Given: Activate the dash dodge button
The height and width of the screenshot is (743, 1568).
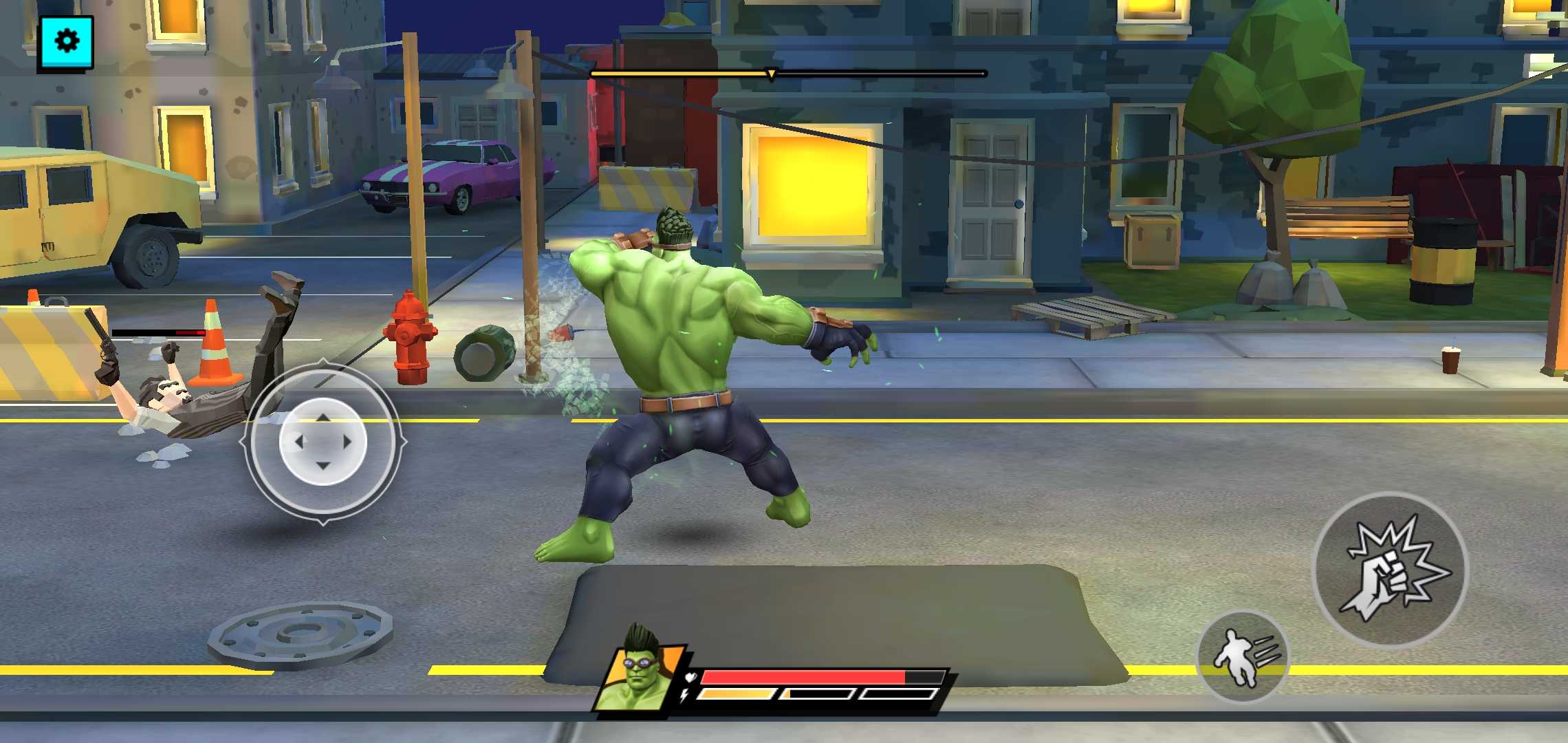Looking at the screenshot, I should [x=1243, y=657].
